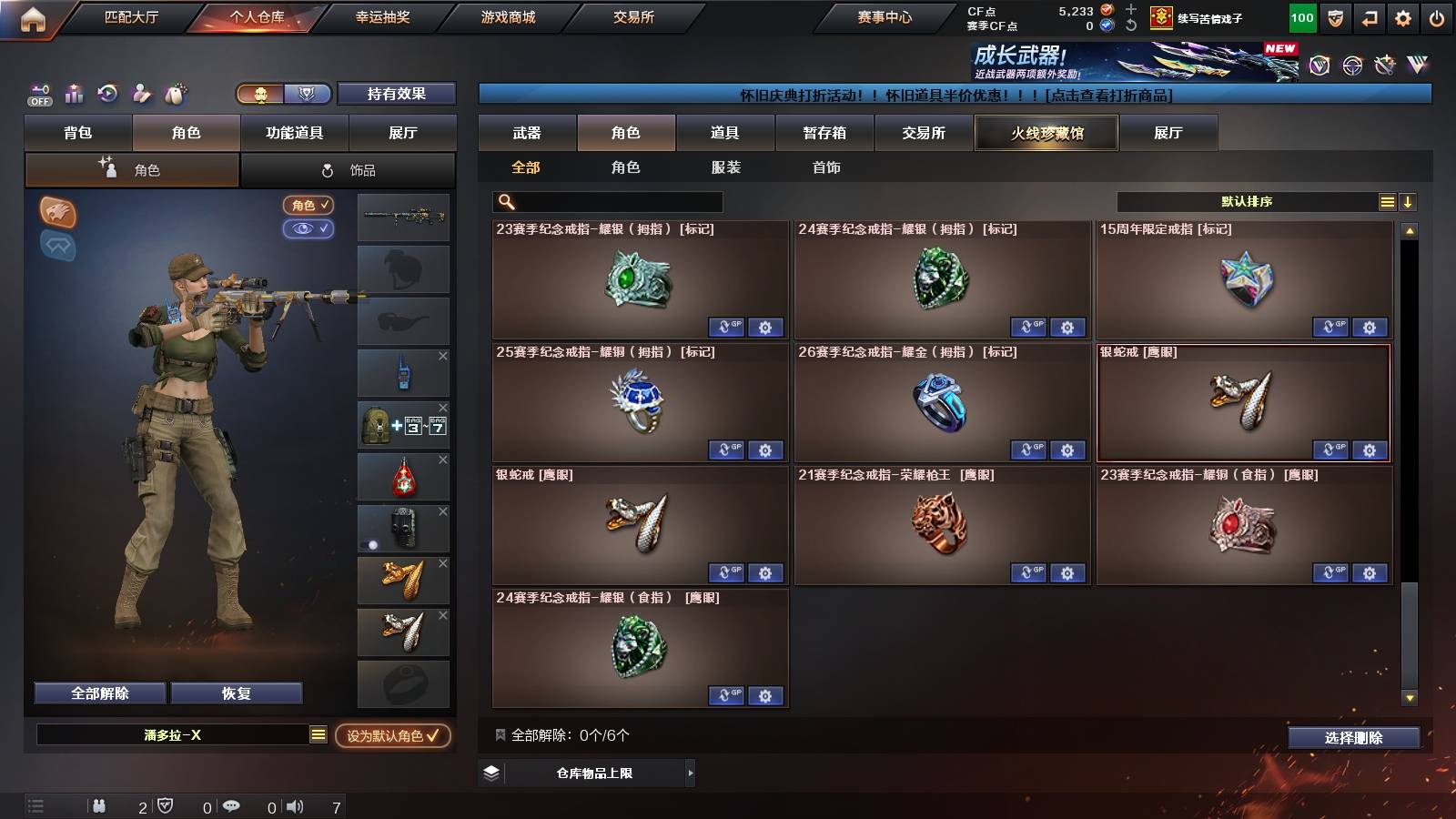The width and height of the screenshot is (1456, 819).
Task: Click the speaker volume icon on the bottom bar
Action: [x=292, y=805]
